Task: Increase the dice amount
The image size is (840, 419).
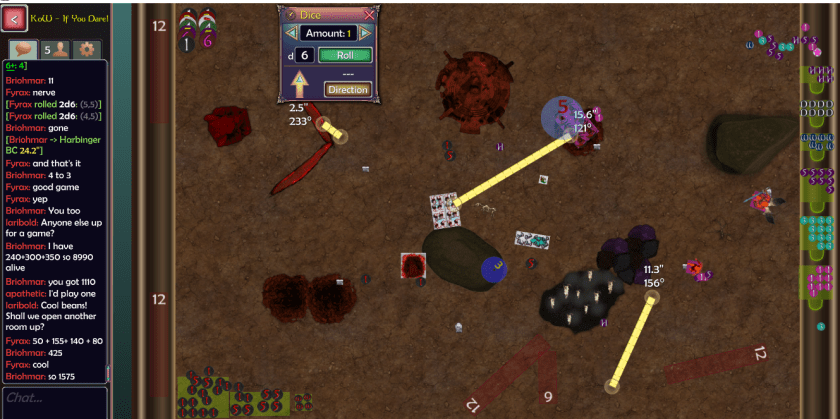Action: pyautogui.click(x=365, y=33)
